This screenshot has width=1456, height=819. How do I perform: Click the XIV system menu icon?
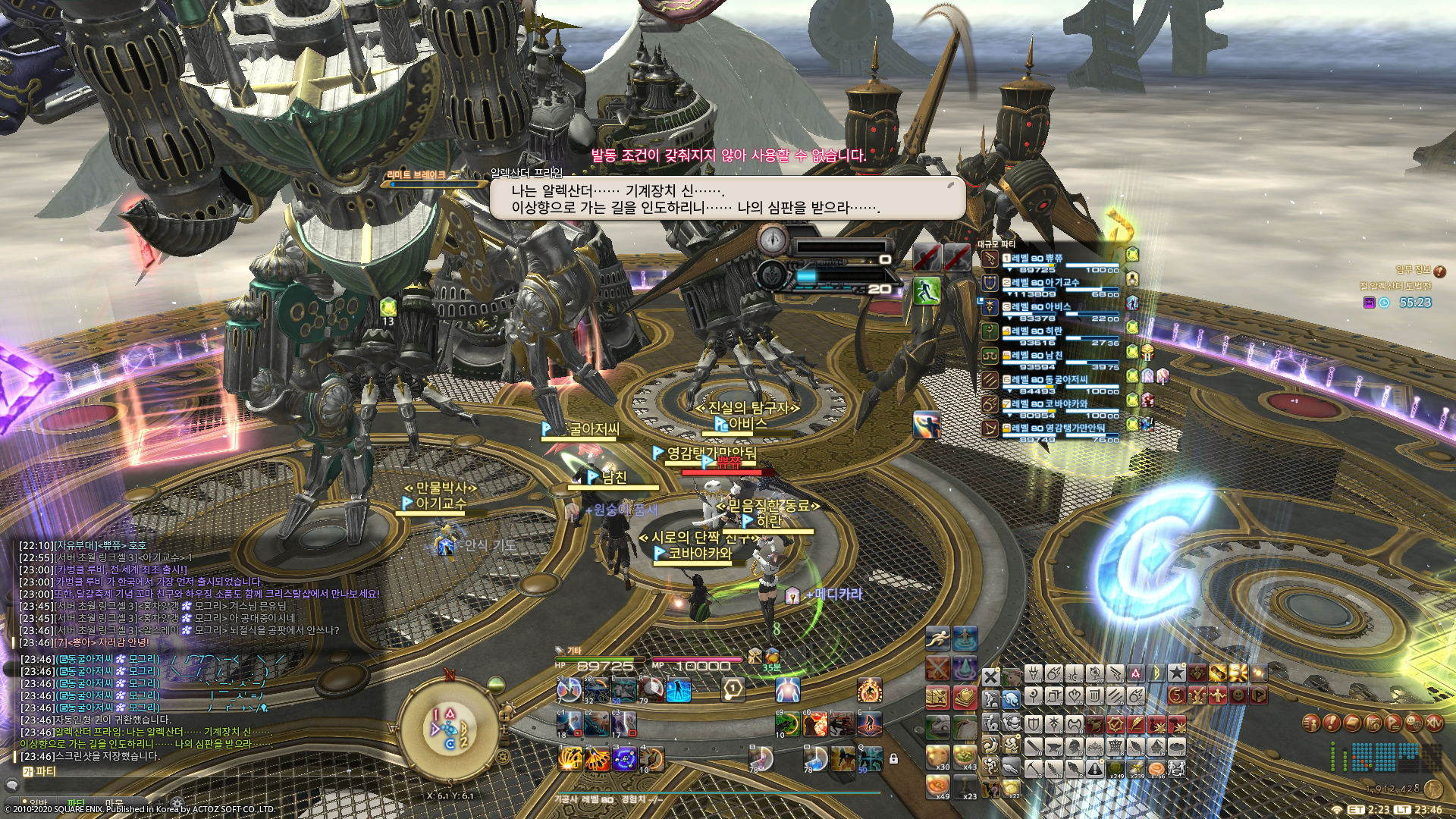pyautogui.click(x=1435, y=723)
